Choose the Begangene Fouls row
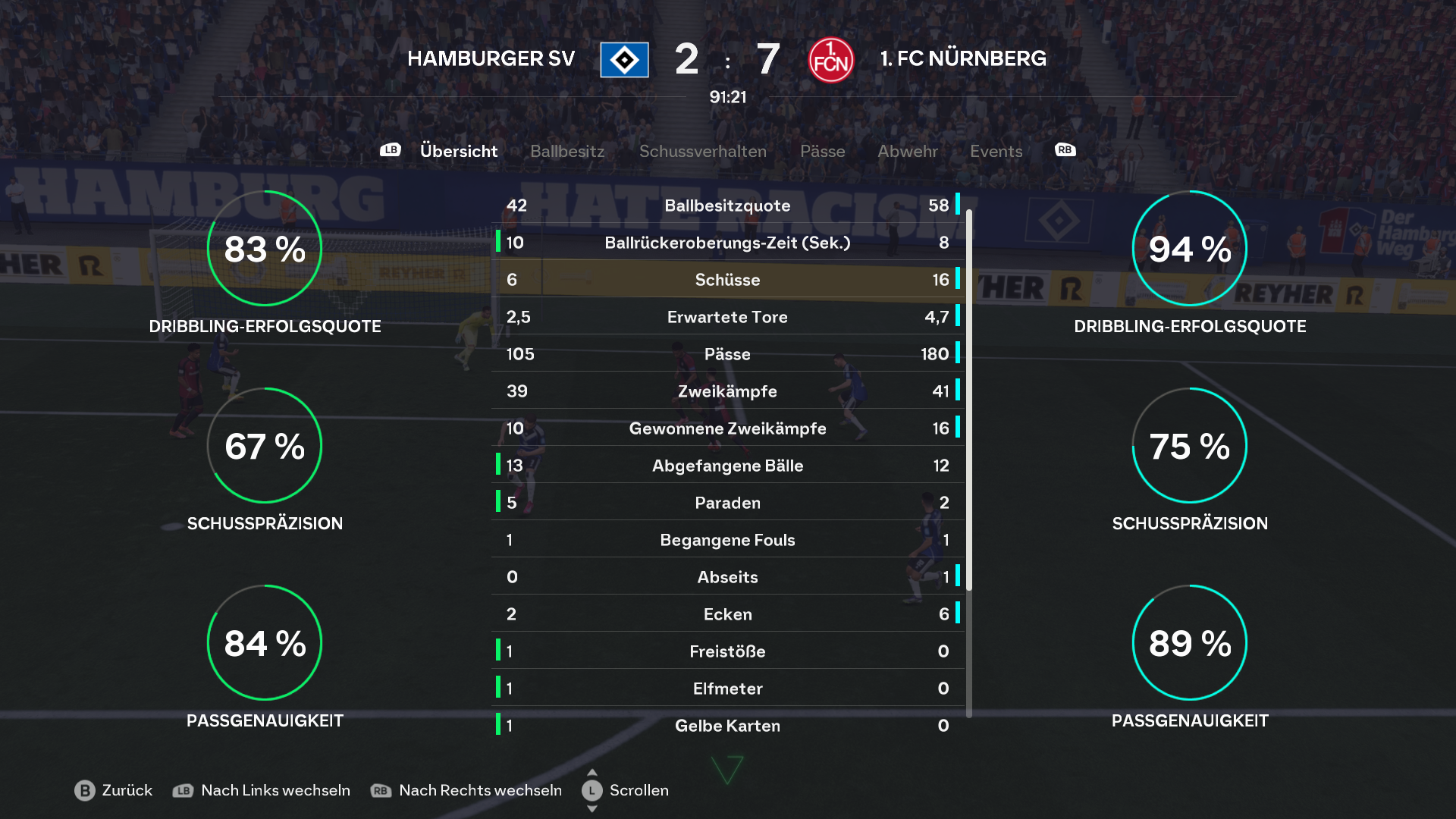1456x819 pixels. (x=727, y=540)
